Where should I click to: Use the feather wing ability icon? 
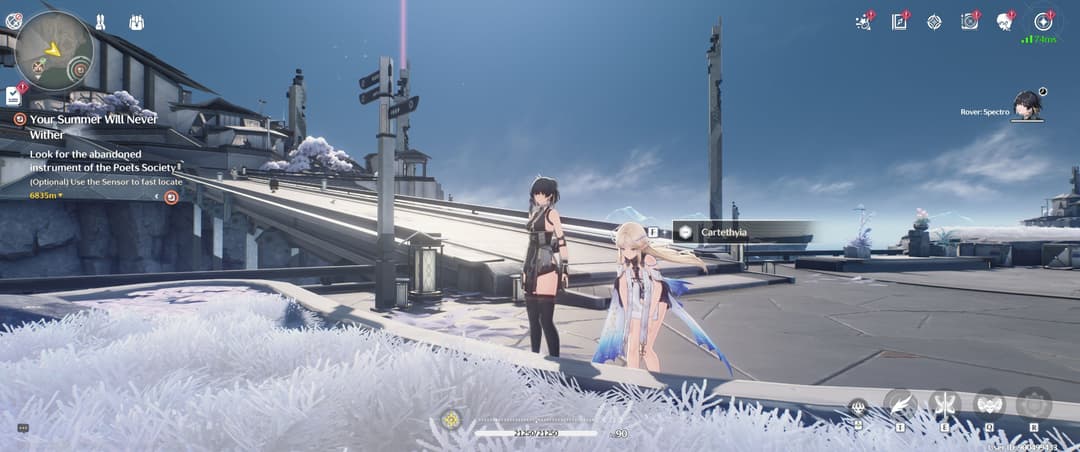click(900, 403)
